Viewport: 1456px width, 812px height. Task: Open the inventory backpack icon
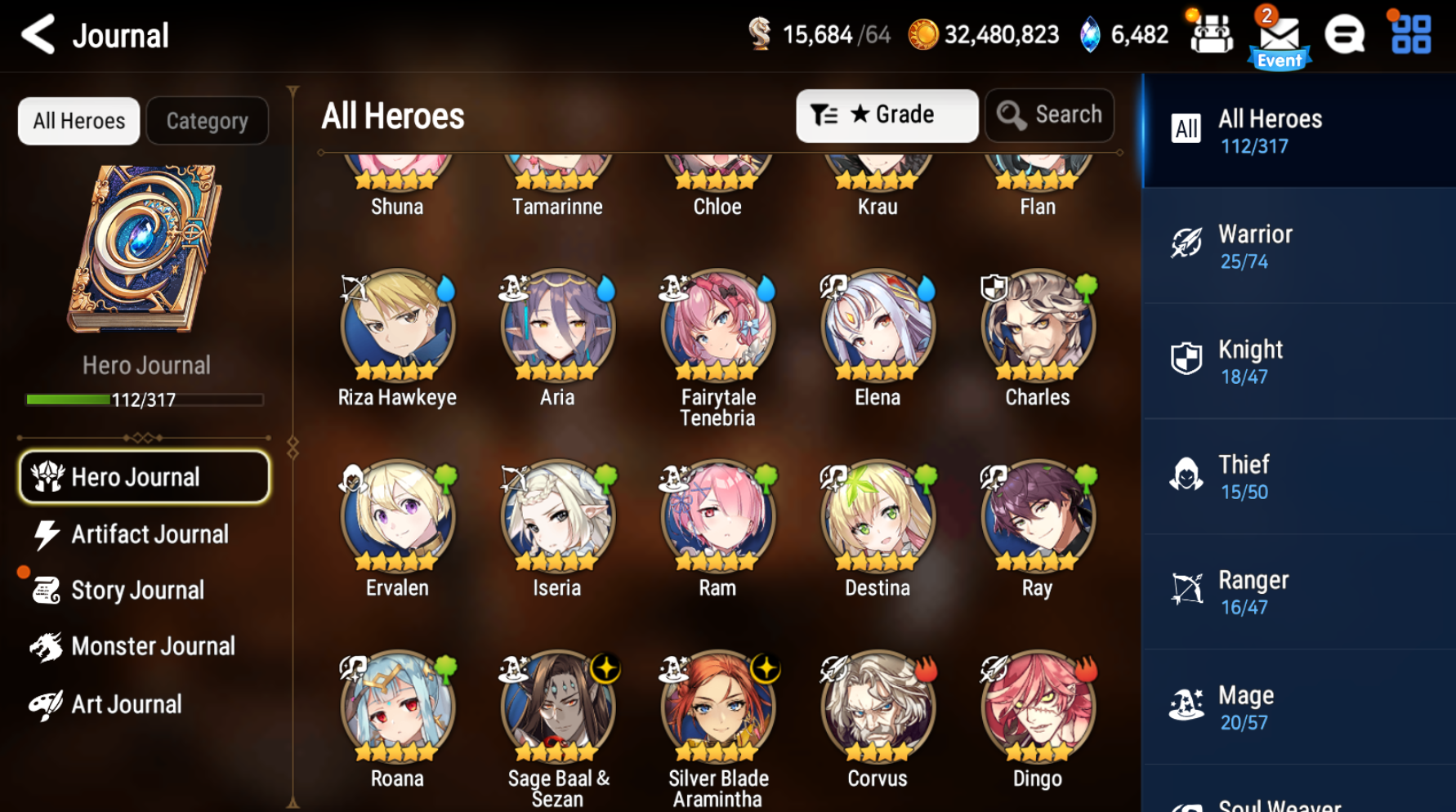pyautogui.click(x=1211, y=34)
